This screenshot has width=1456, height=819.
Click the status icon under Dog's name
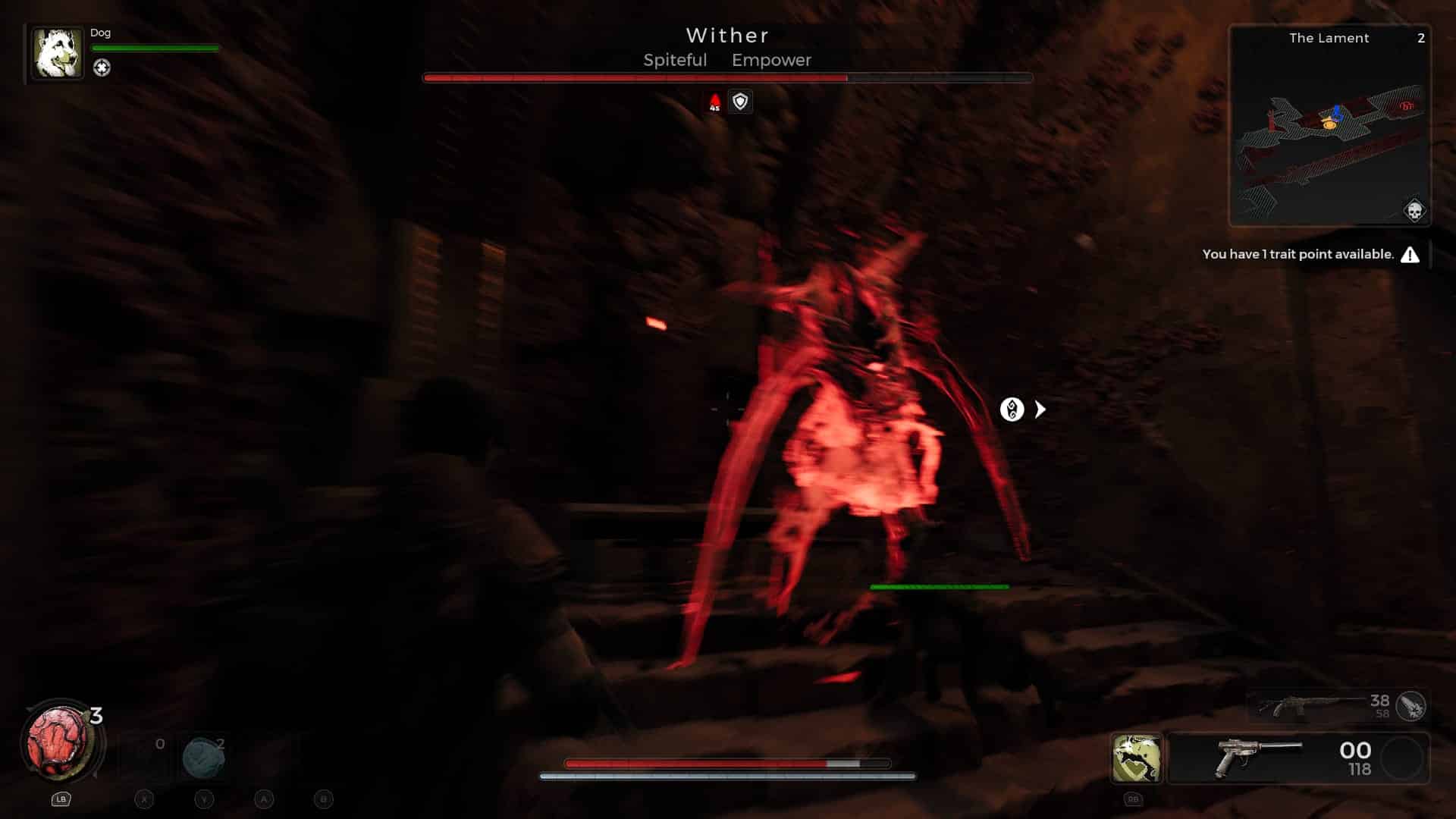[102, 68]
